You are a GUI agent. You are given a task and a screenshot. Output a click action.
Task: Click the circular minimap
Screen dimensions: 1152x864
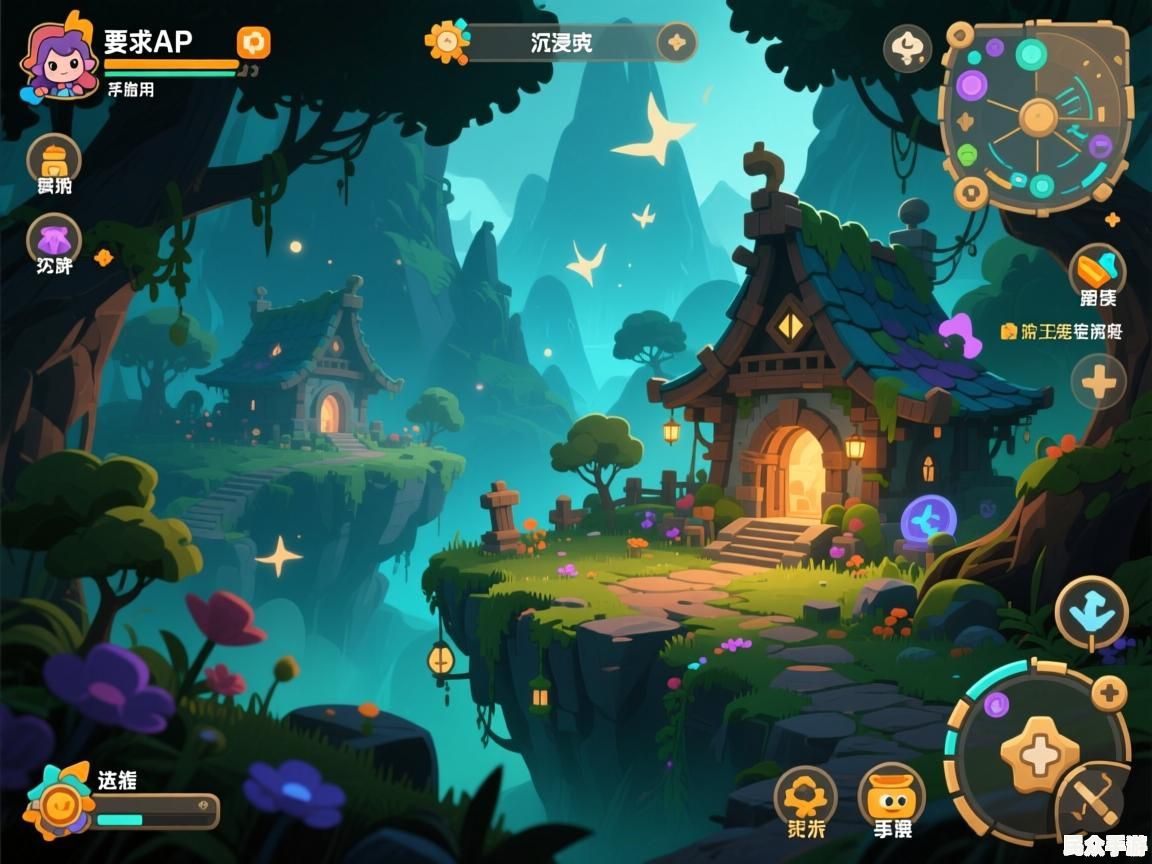[x=1037, y=117]
